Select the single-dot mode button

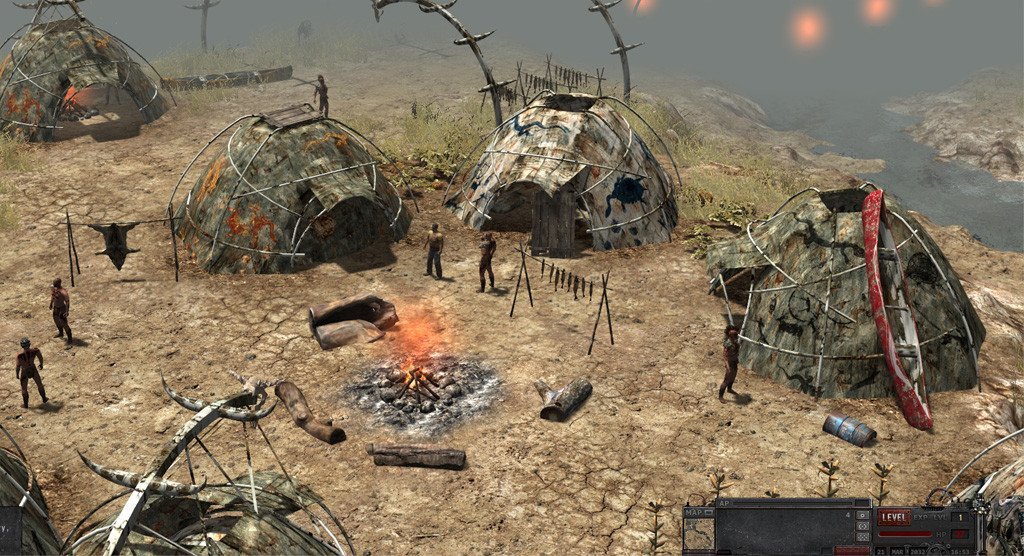point(862,515)
